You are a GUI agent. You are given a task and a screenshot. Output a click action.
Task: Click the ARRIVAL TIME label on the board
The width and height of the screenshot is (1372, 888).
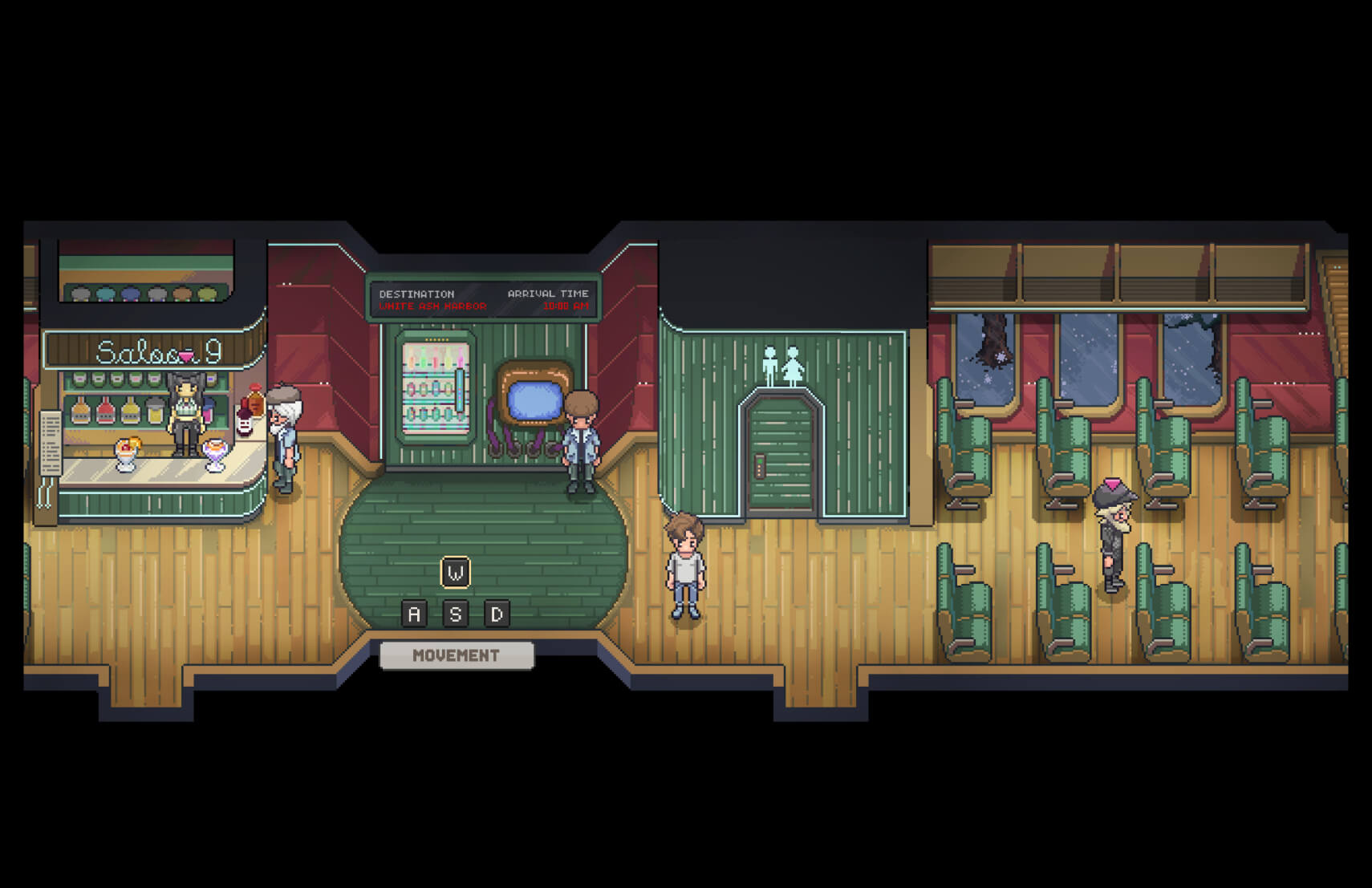(547, 294)
